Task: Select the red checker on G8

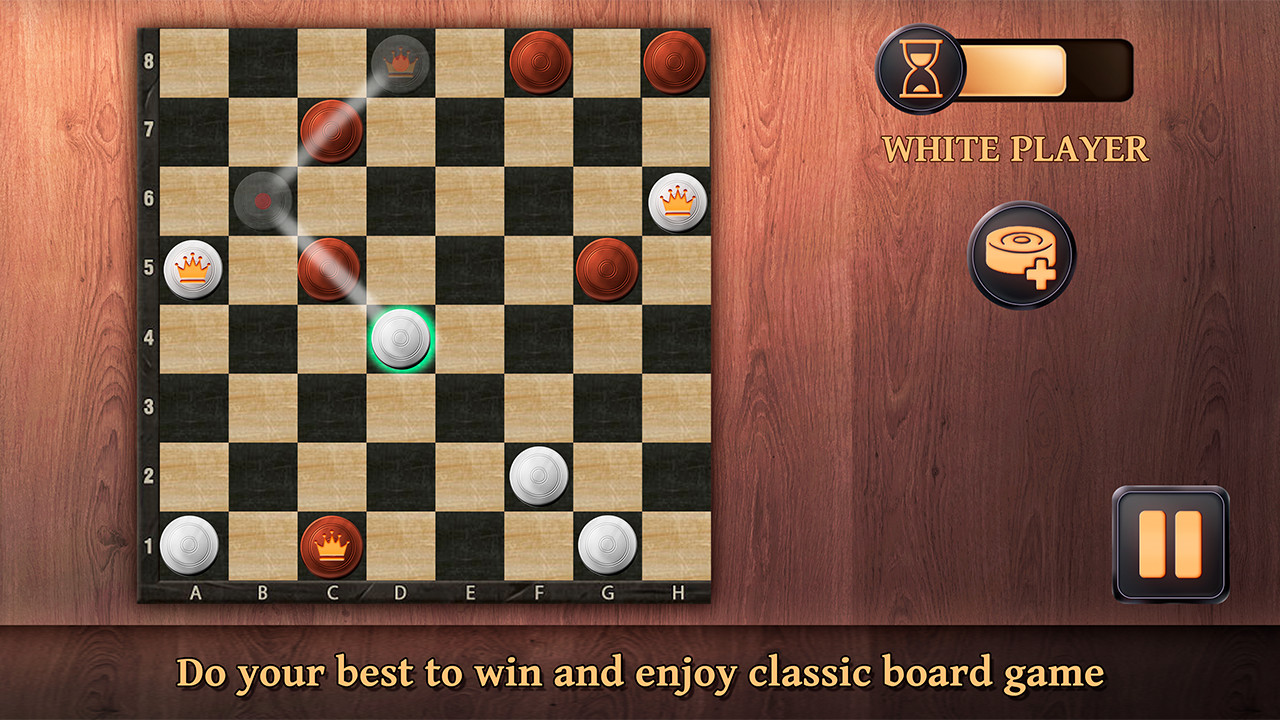Action: [677, 62]
